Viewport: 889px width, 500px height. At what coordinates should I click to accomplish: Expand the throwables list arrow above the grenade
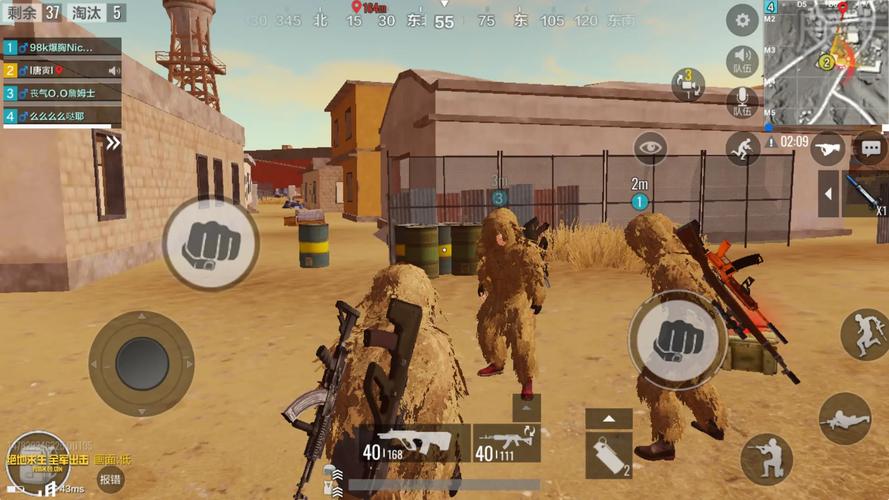point(608,419)
